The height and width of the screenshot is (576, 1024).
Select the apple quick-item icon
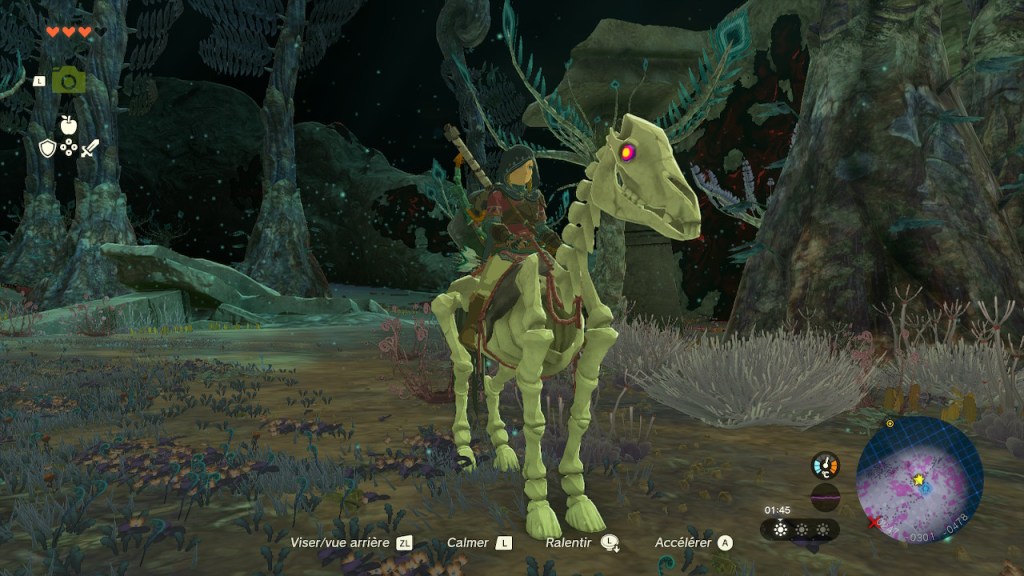coord(68,125)
